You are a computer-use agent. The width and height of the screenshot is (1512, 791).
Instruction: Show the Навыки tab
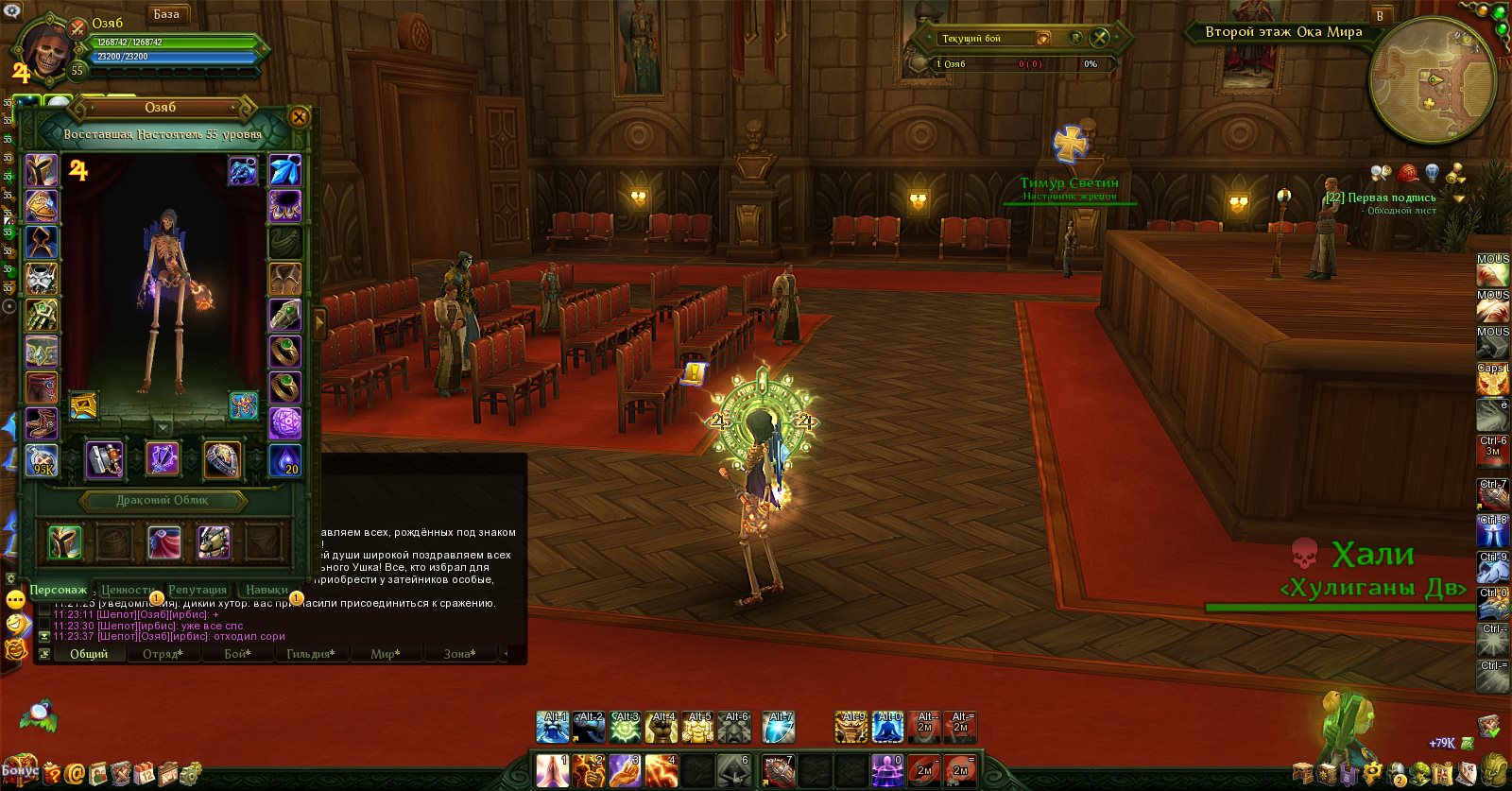point(266,590)
